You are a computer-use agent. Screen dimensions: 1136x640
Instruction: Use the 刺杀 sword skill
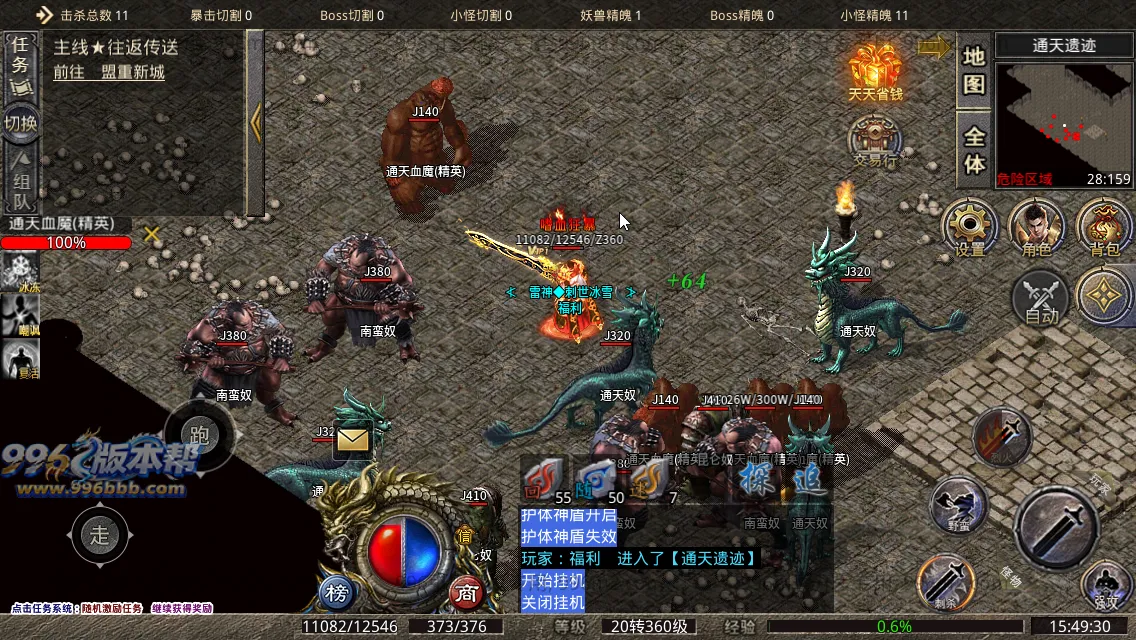[945, 582]
